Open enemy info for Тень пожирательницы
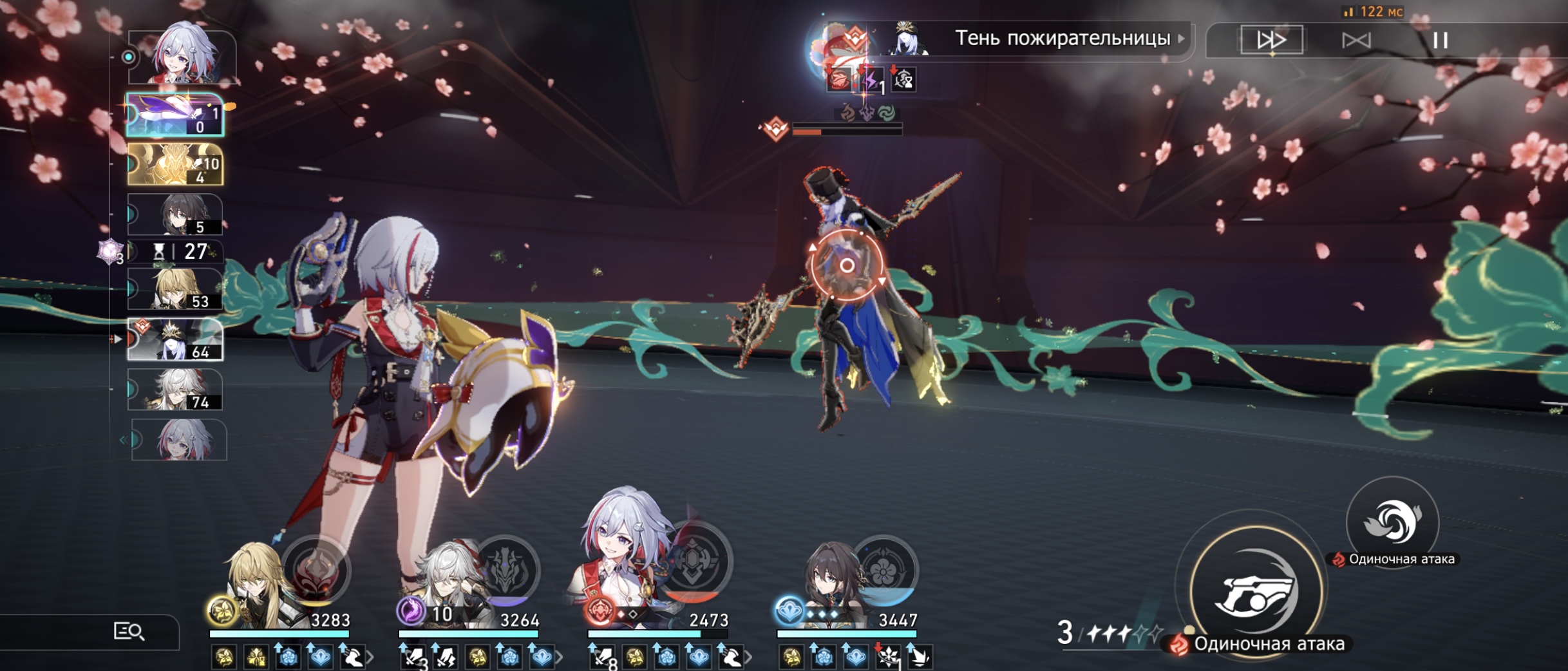The height and width of the screenshot is (671, 1568). [1063, 39]
